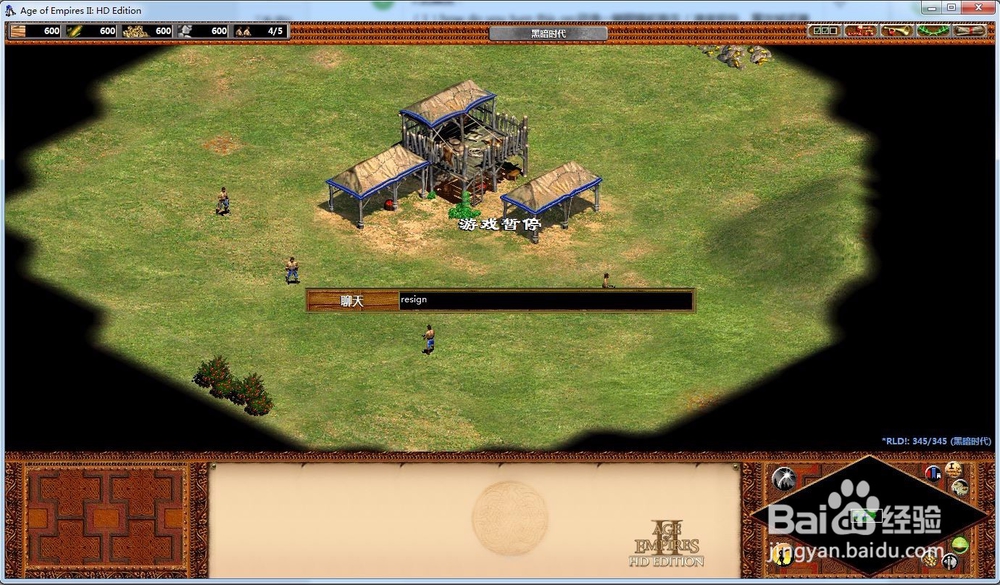Activate the signal flare minimap button
Screen dimensions: 1000x585
[x=784, y=478]
